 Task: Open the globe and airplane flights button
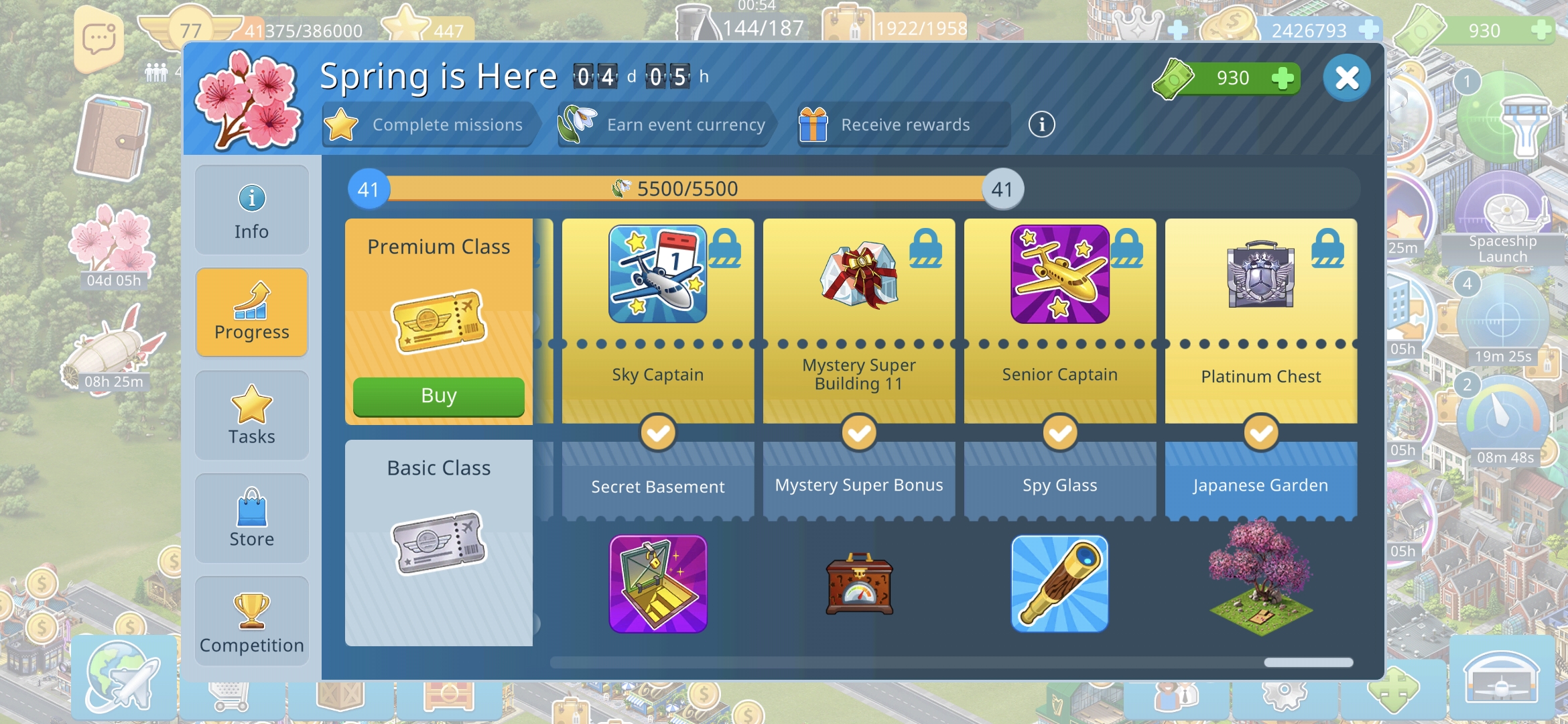(124, 676)
